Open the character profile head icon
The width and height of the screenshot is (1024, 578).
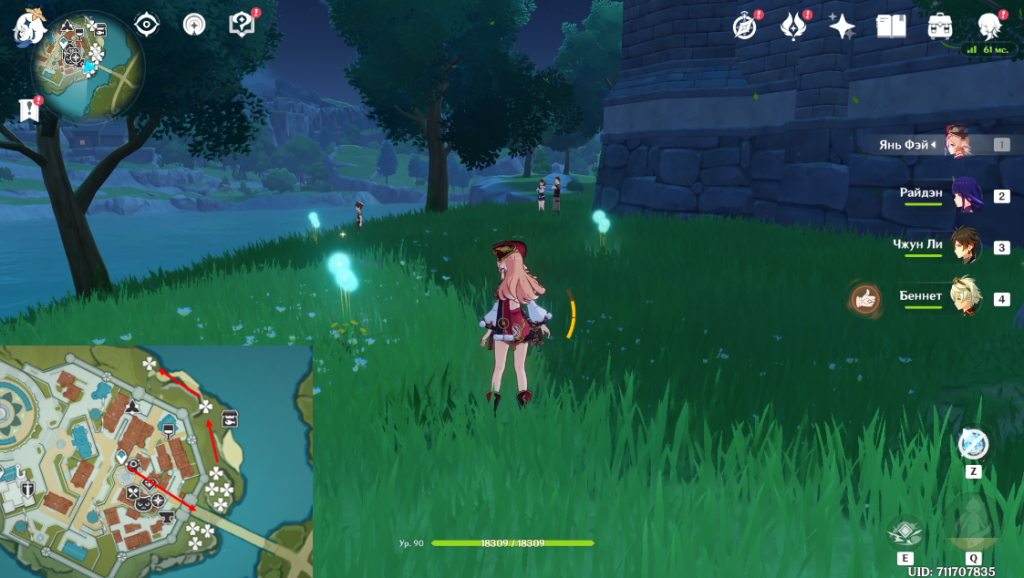tap(989, 25)
